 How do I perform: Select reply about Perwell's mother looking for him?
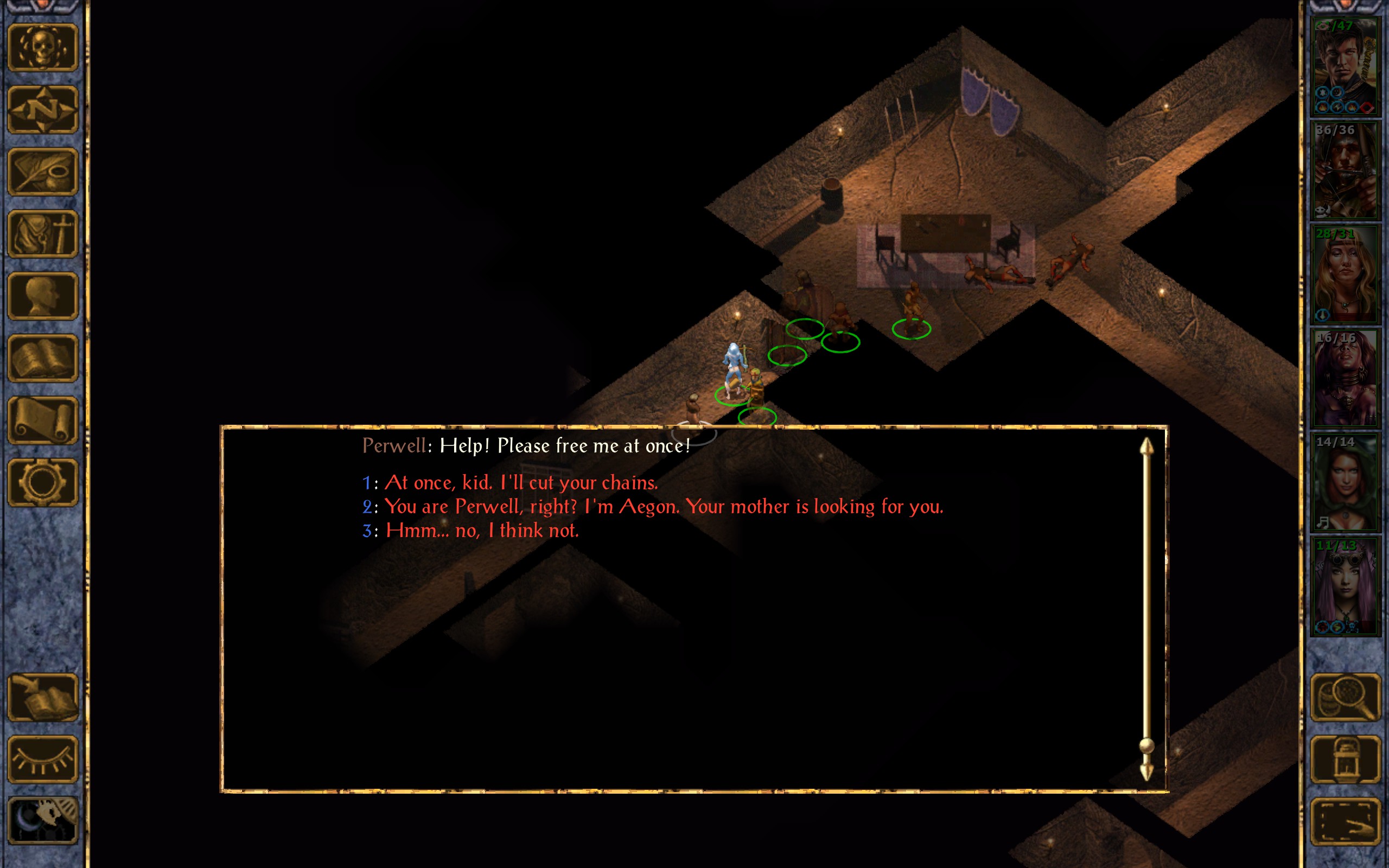click(663, 507)
